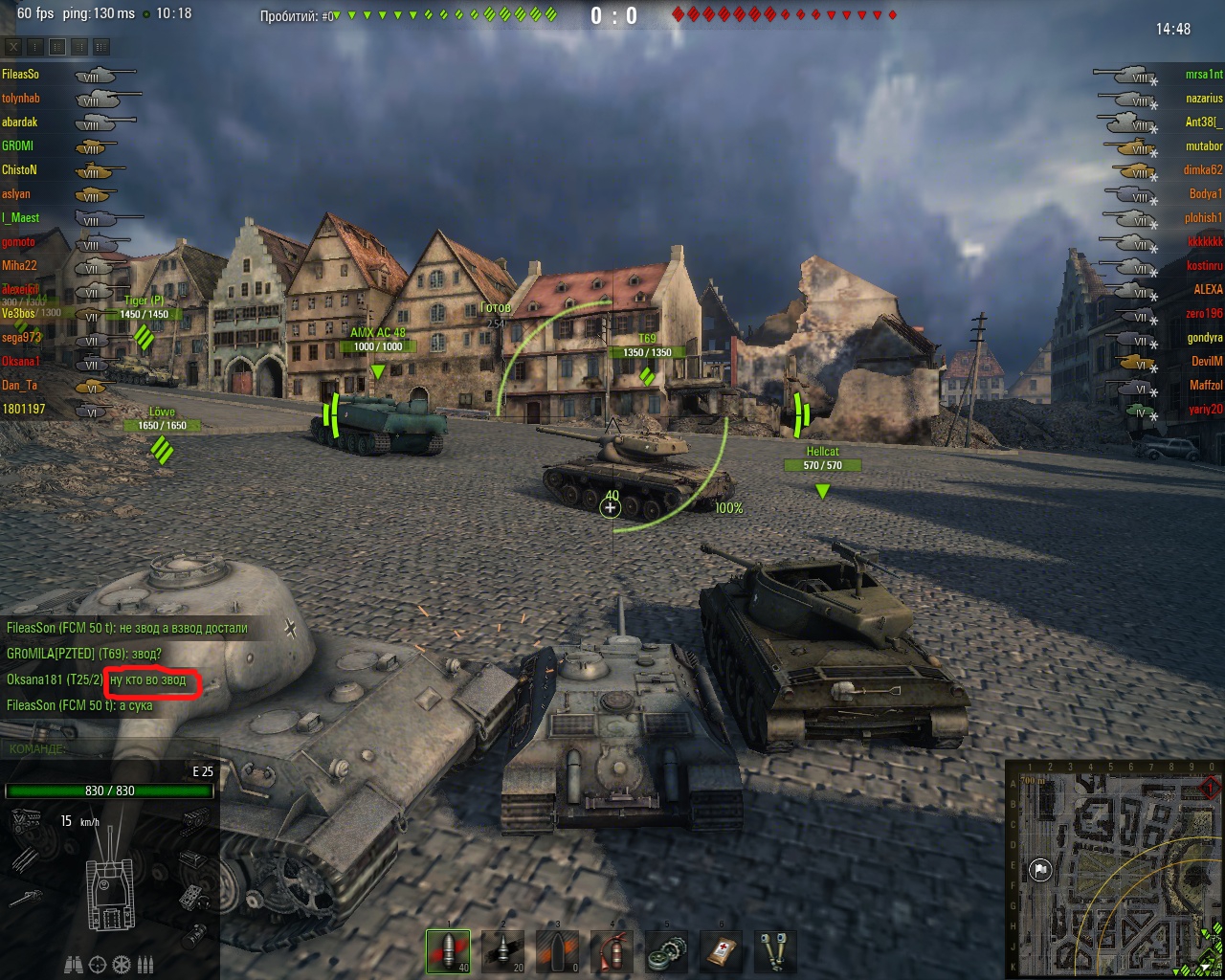
Task: Select player GROMI in the allied team list
Action: tap(17, 146)
